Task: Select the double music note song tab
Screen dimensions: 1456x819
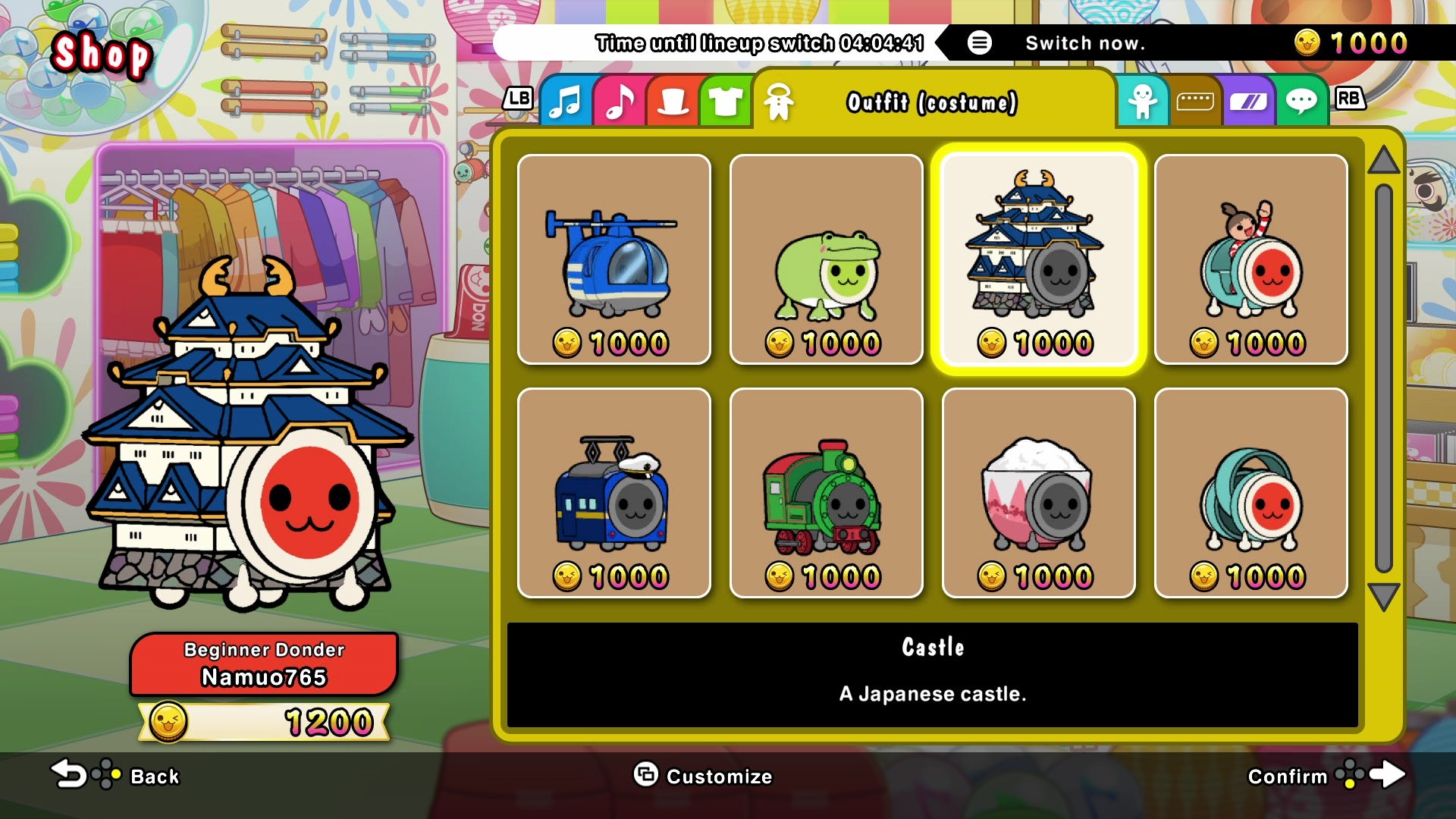Action: 565,100
